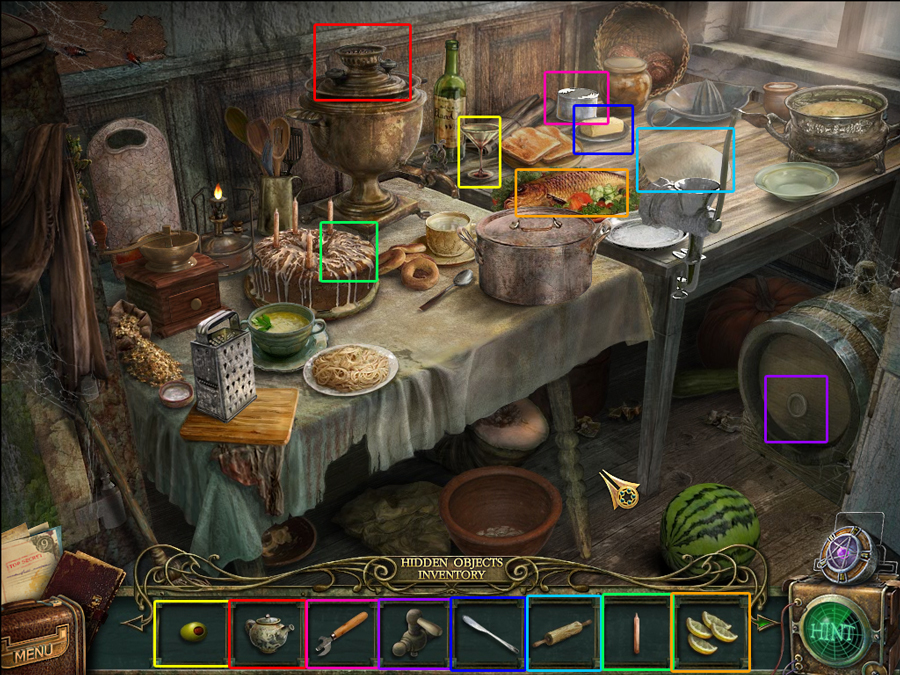The width and height of the screenshot is (900, 675).
Task: Select the green olive in the inventory
Action: coord(191,632)
